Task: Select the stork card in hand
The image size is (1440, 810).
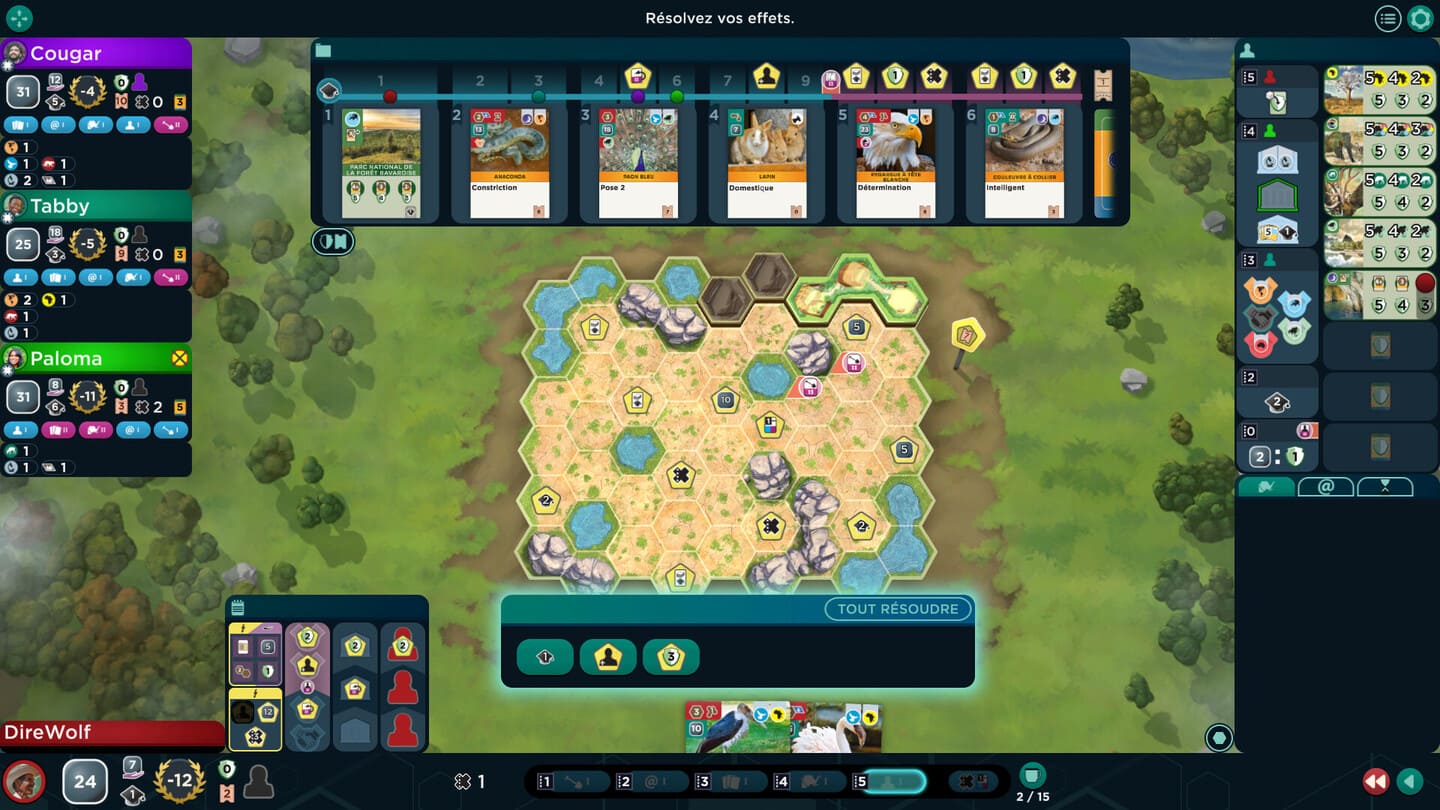Action: tap(736, 728)
